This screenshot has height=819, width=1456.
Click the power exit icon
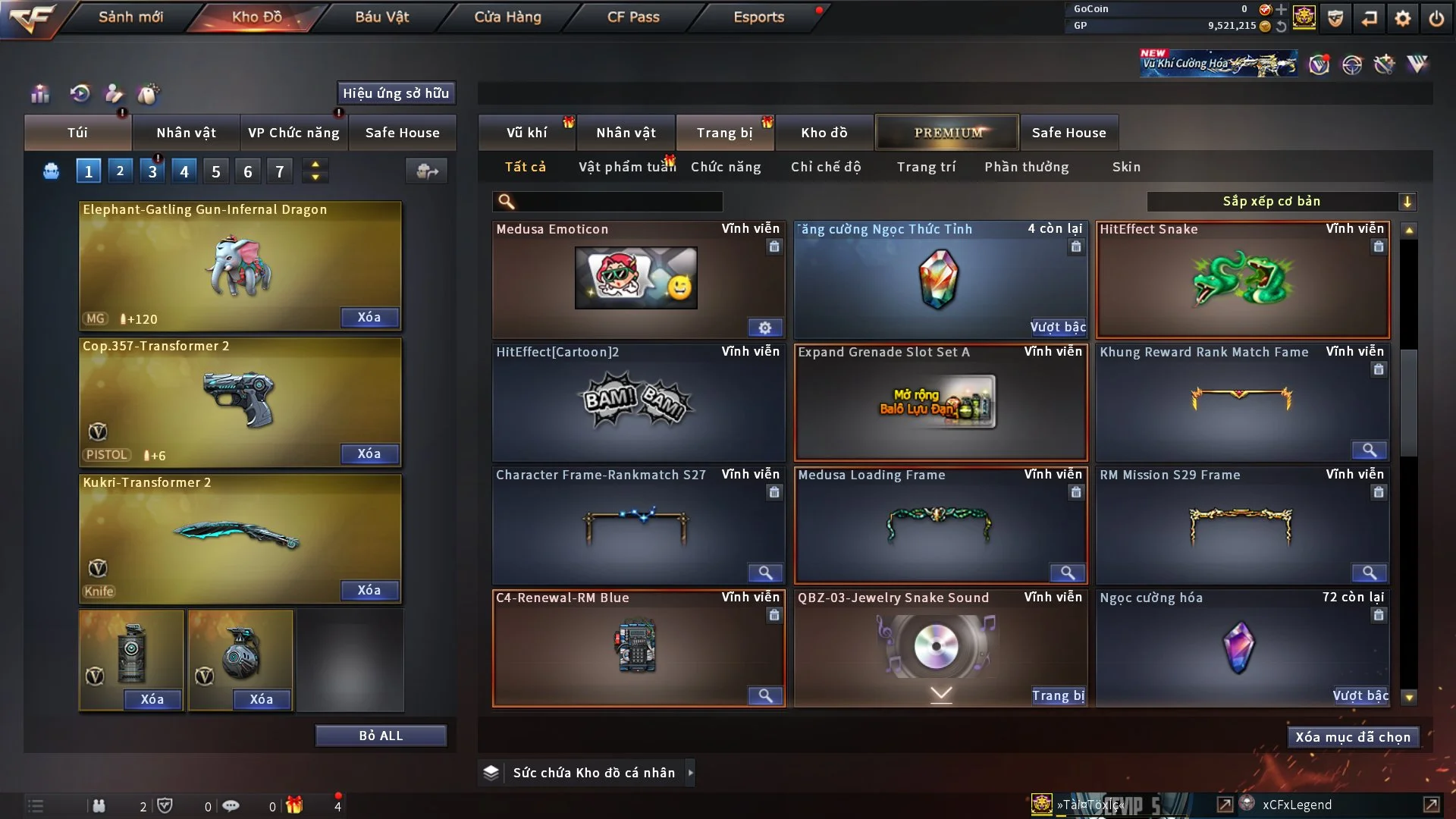[x=1436, y=18]
